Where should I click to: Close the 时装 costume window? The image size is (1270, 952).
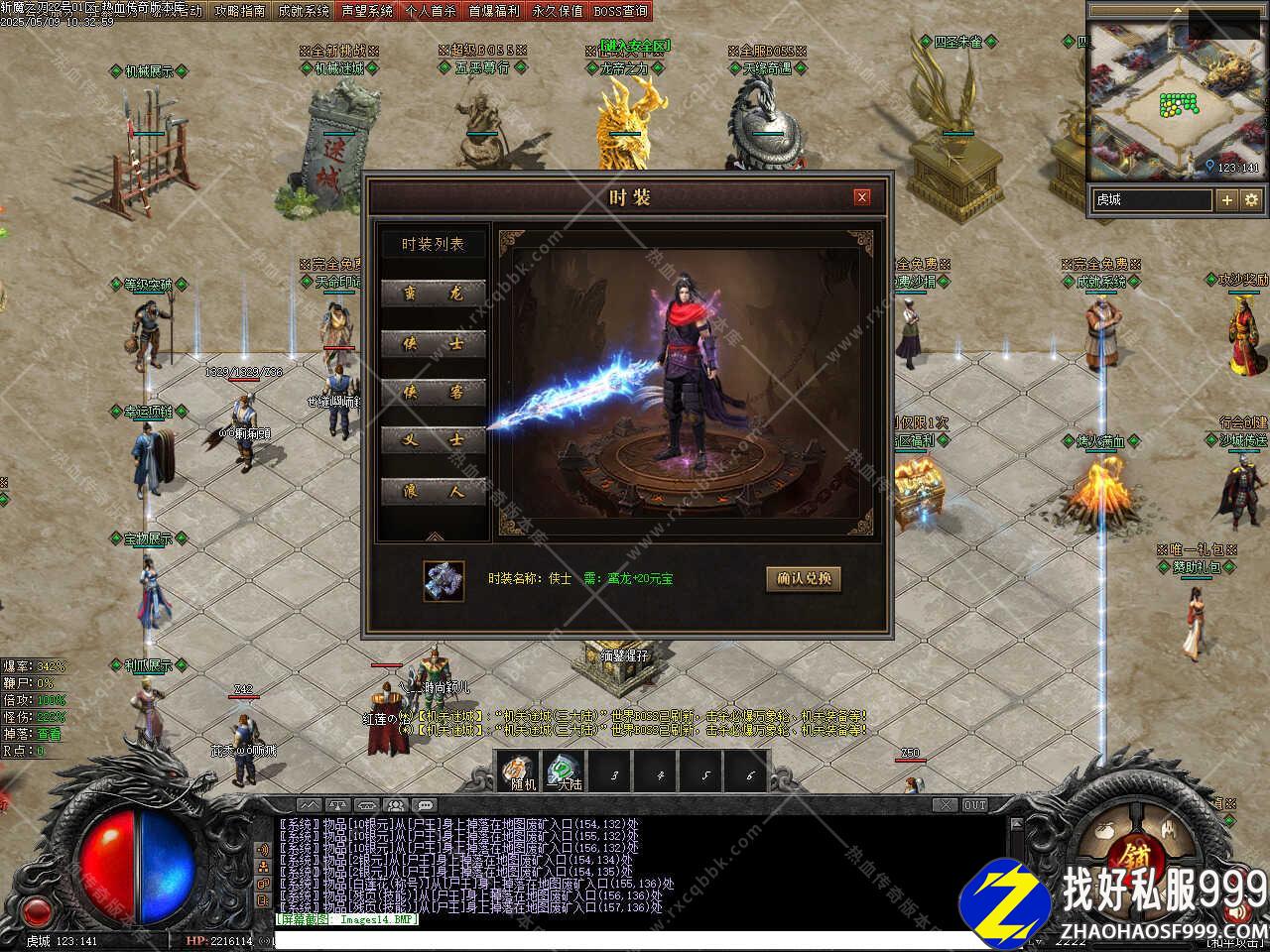[861, 197]
